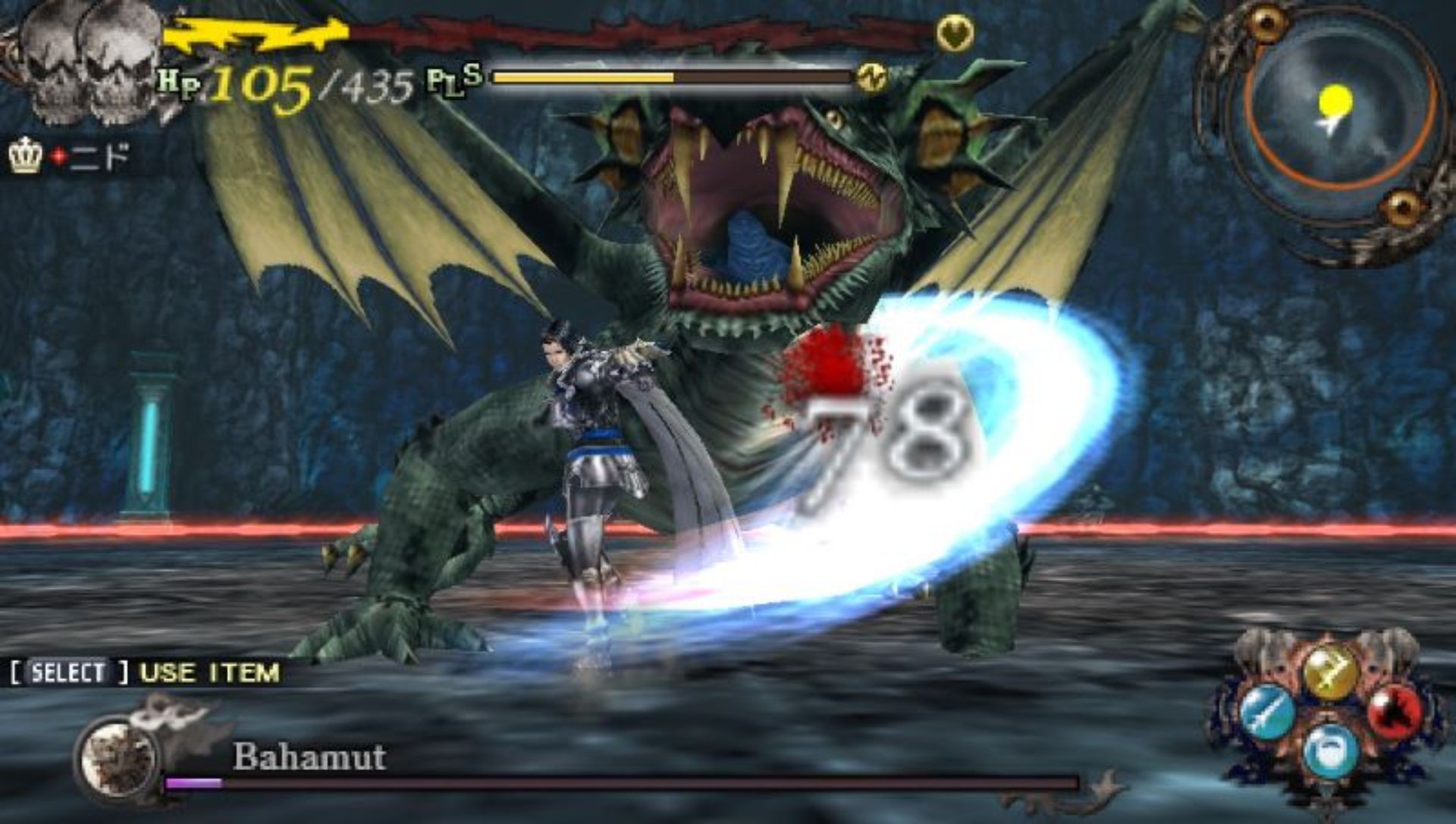Use the light-blue potion jar orb

point(1331,750)
